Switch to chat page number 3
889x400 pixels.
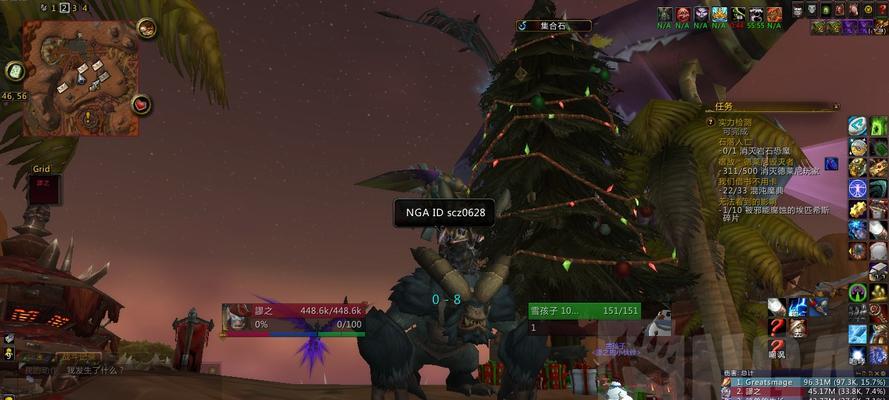tap(76, 7)
